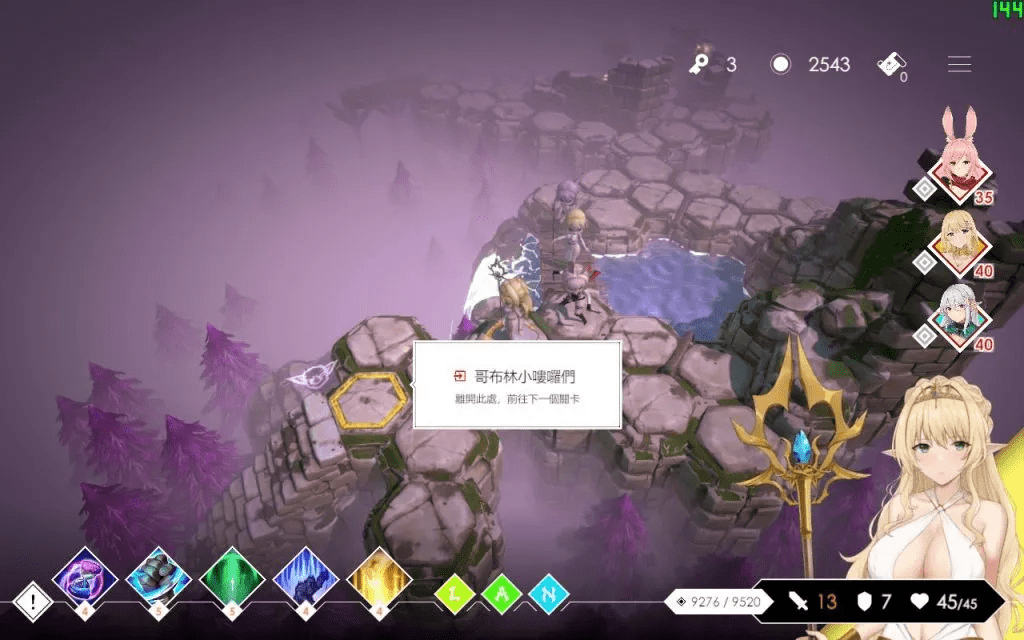Image resolution: width=1024 pixels, height=640 pixels.
Task: Select the highlighted yellow hexagon exit tile
Action: point(369,400)
